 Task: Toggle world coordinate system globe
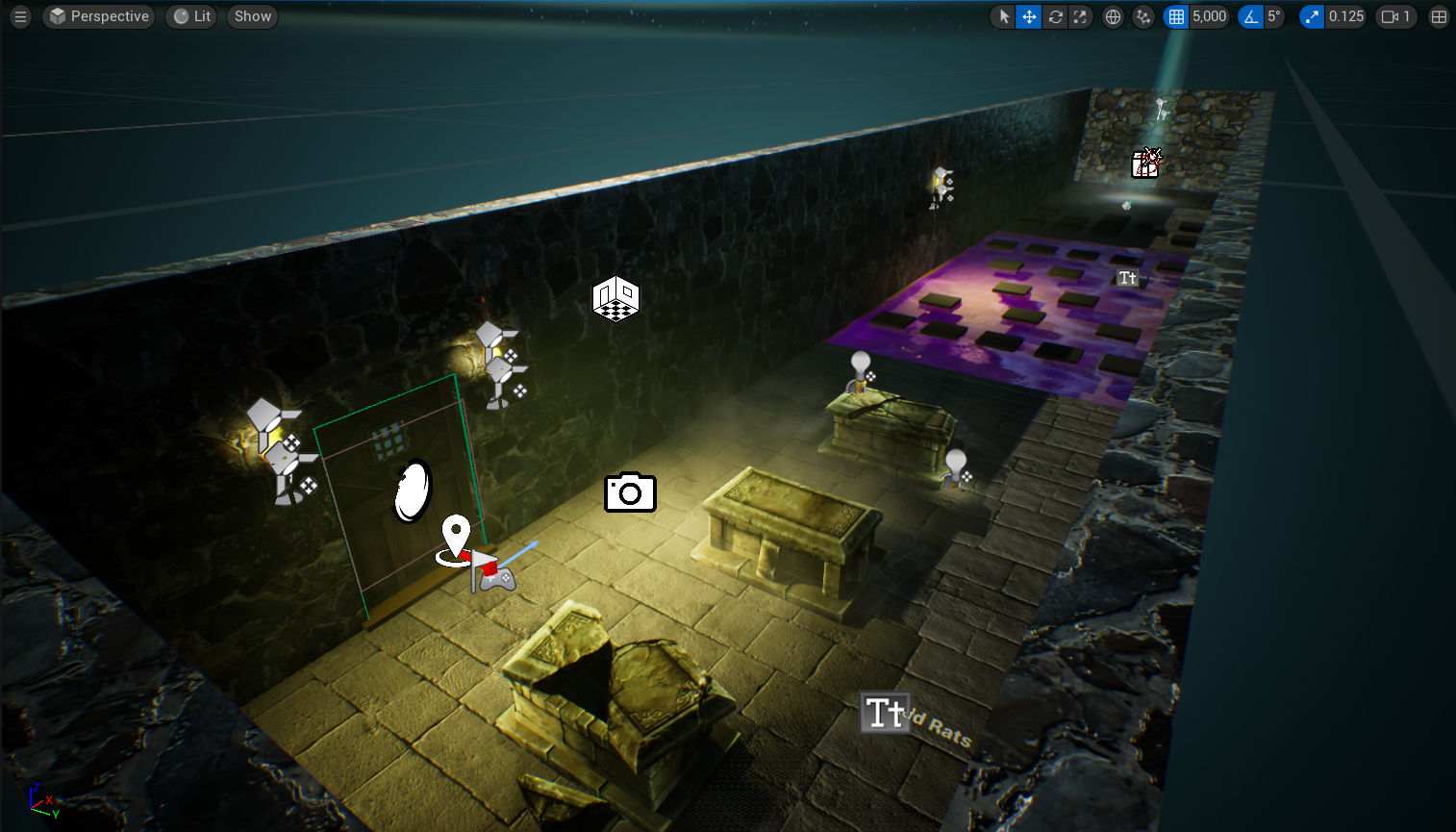(1113, 16)
